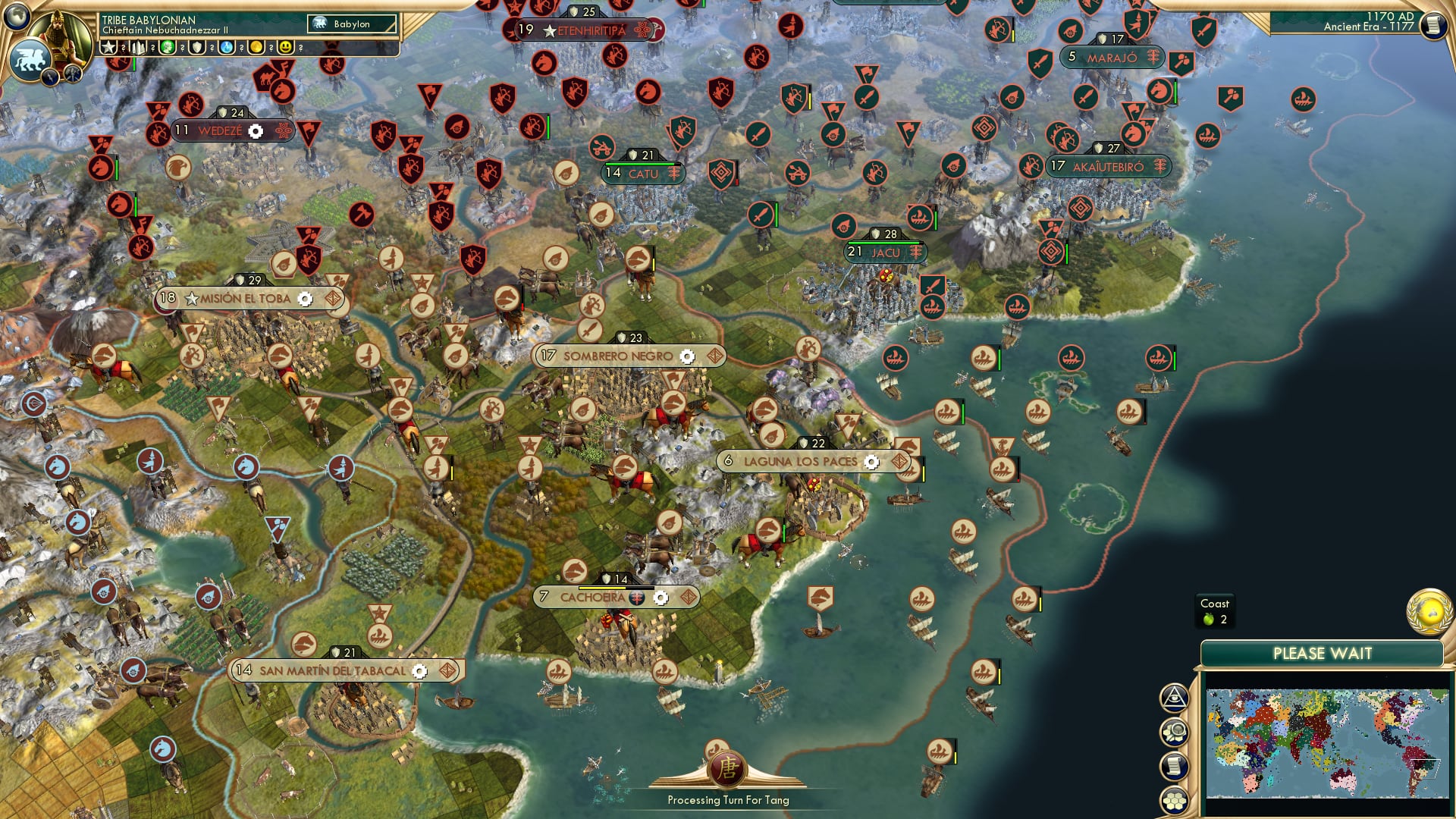
Task: Click the science flask icon on the top ribbon
Action: (227, 47)
